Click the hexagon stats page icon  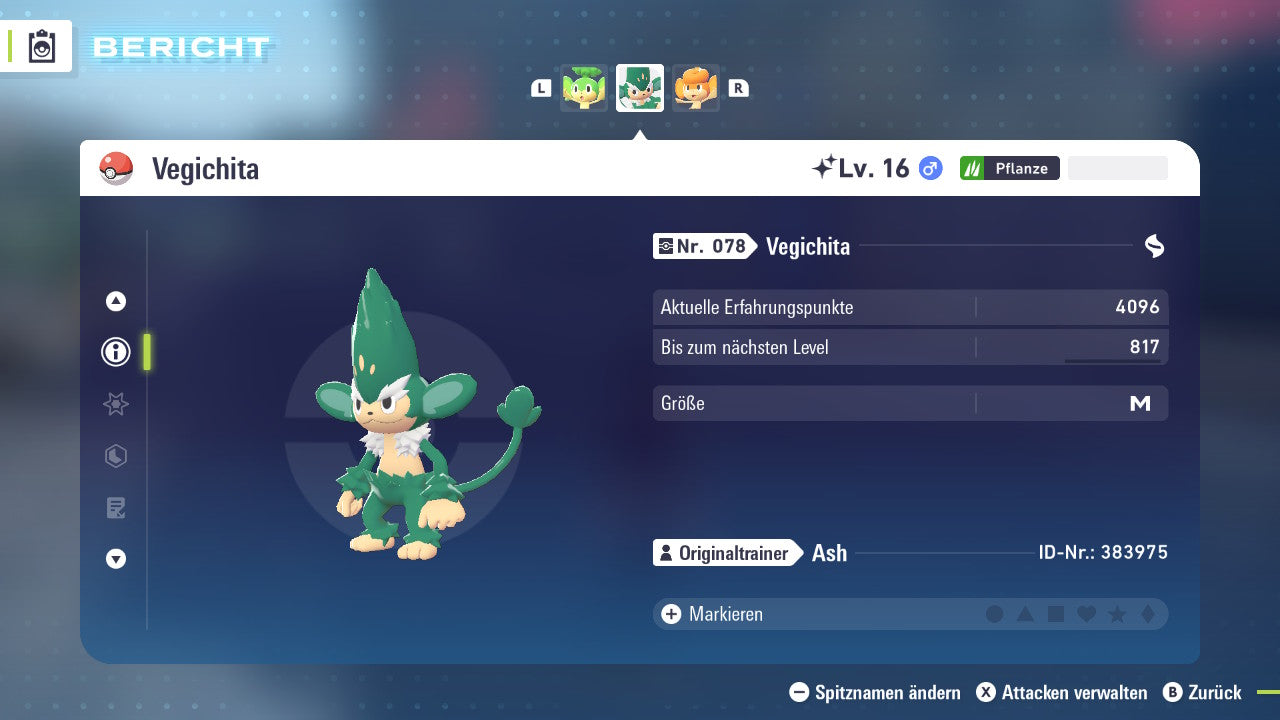tap(115, 456)
